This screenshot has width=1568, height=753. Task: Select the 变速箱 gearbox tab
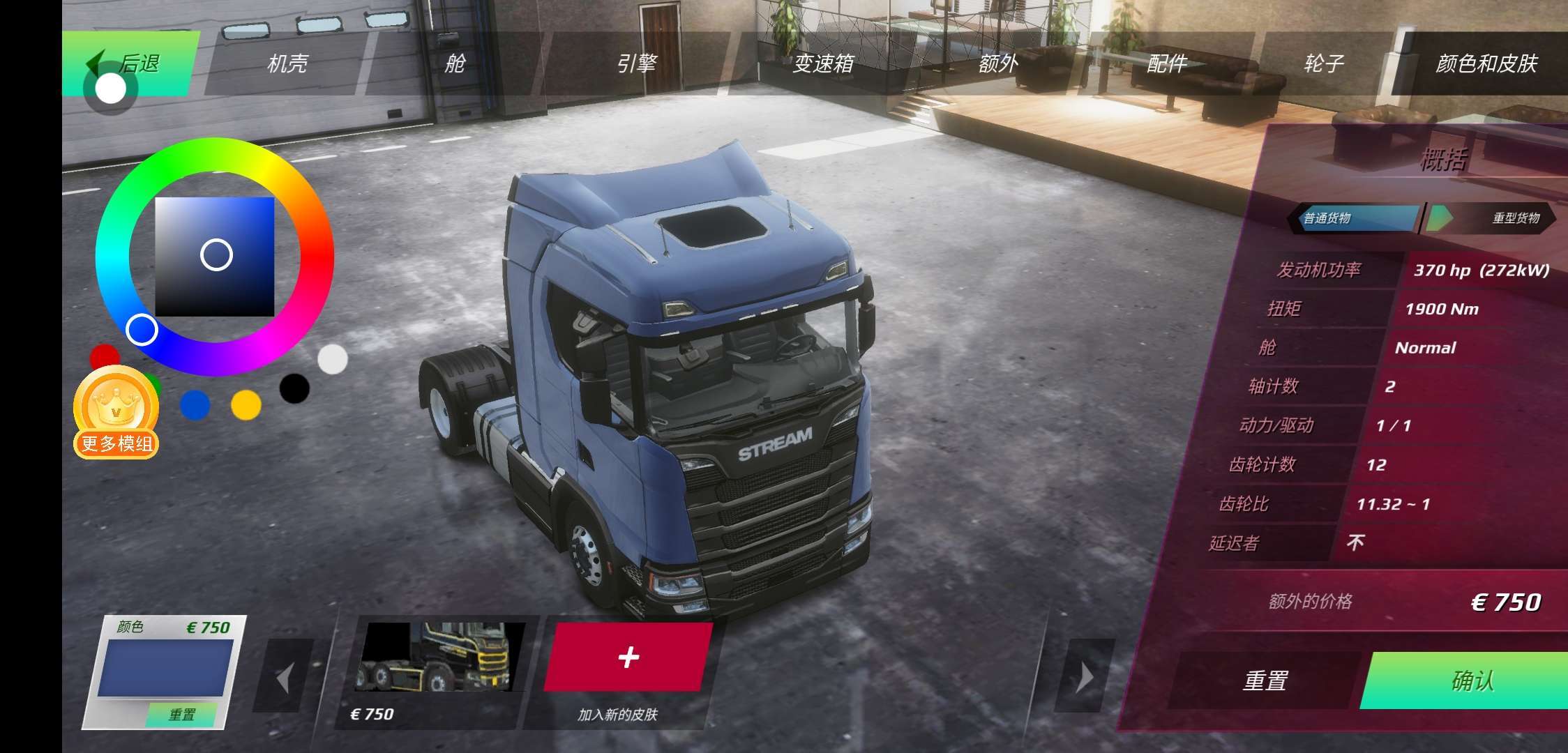823,63
